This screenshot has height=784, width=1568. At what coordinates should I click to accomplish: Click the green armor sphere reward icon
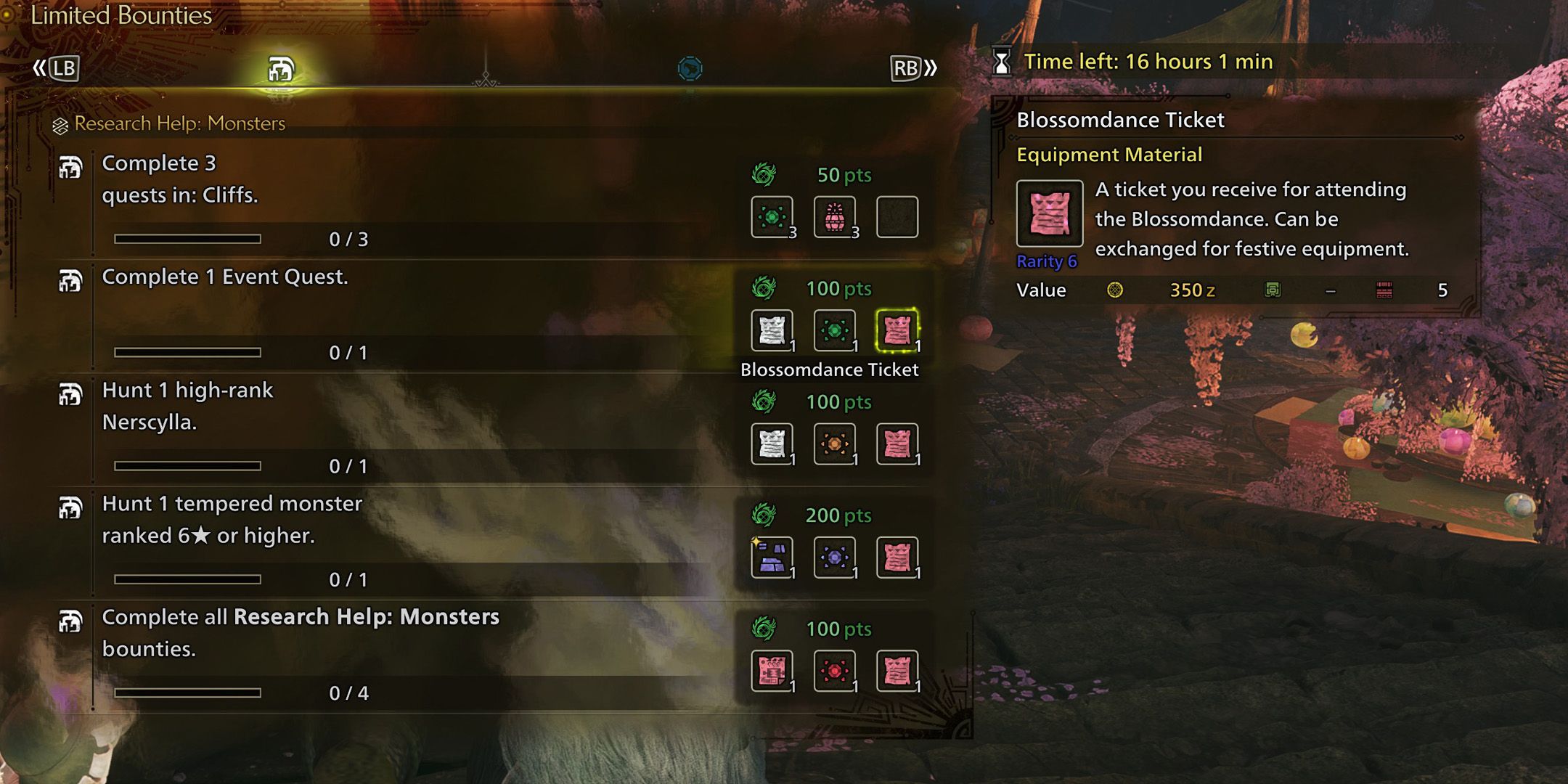click(x=772, y=216)
